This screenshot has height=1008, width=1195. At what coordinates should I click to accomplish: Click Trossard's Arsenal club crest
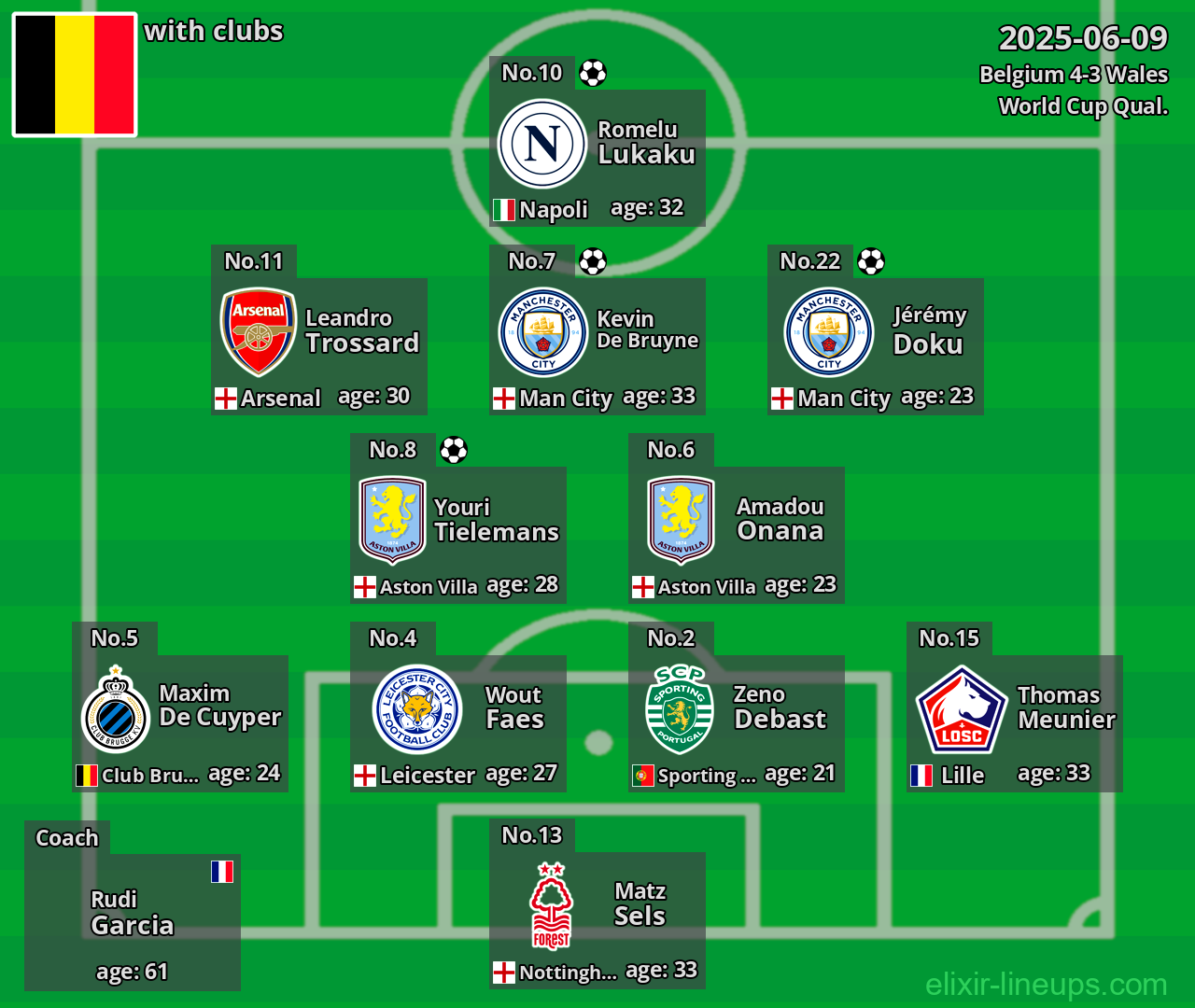coord(258,332)
